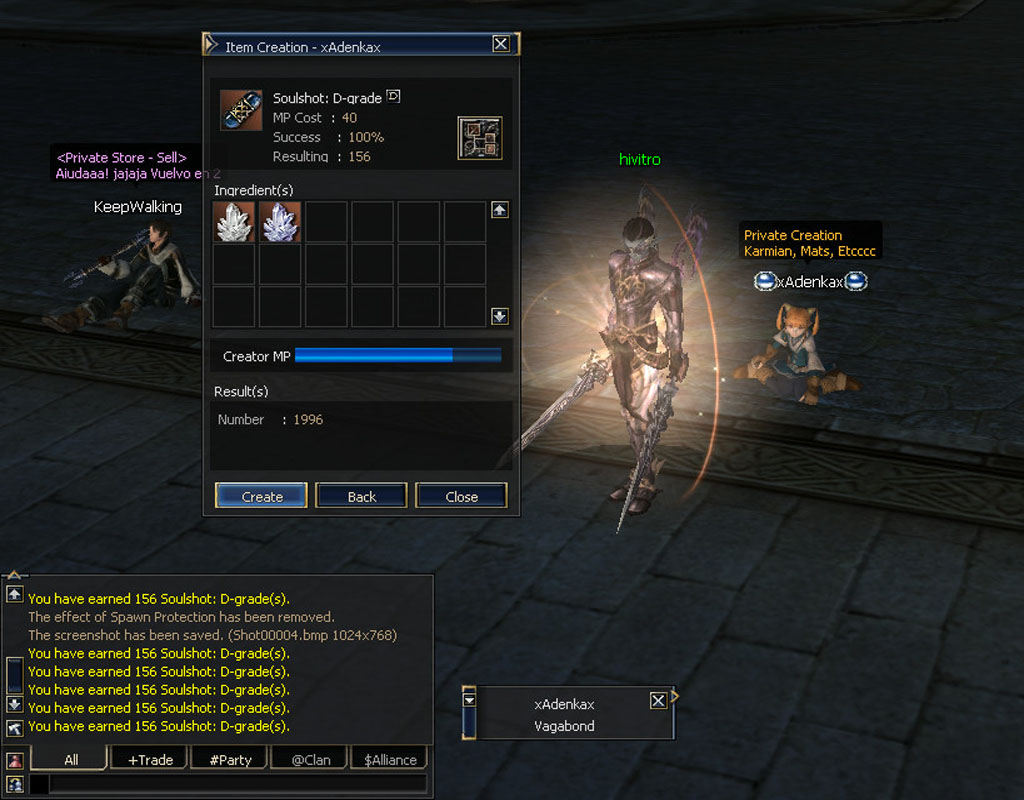Click the D-grade badge beside Soulshot name
The width and height of the screenshot is (1024, 800).
[x=393, y=97]
